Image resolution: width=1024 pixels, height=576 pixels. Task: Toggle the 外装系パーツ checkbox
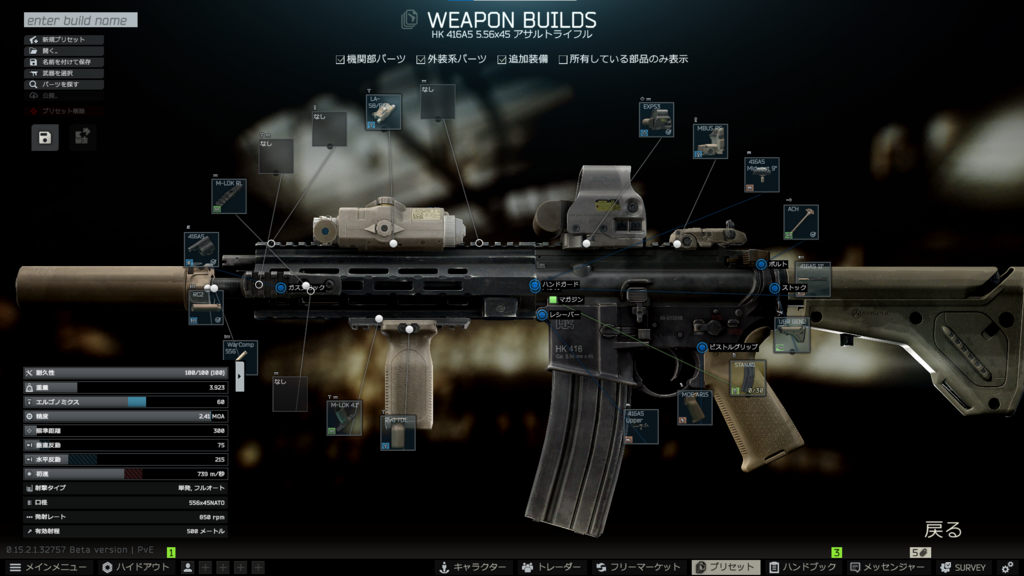(x=421, y=59)
